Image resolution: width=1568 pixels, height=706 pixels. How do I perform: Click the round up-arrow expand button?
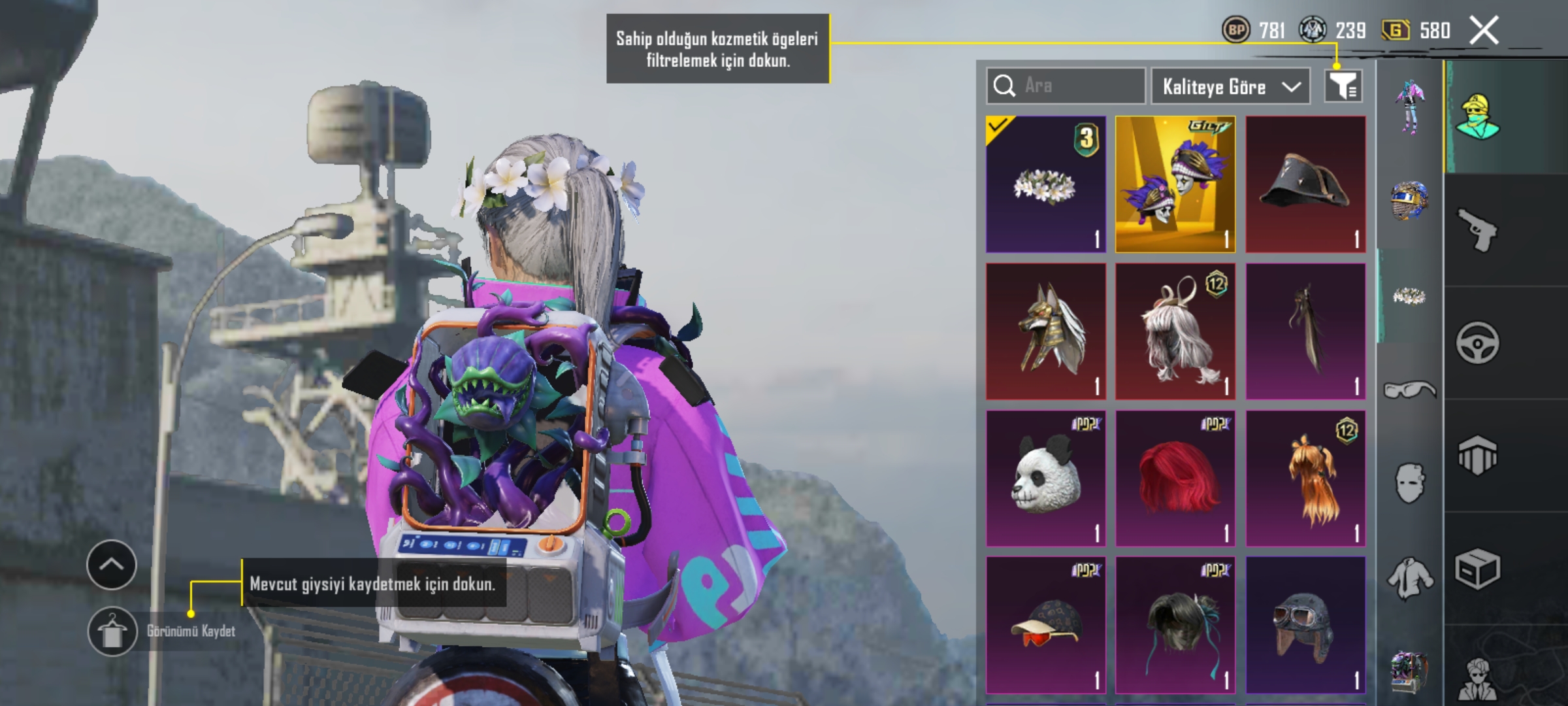pos(111,565)
